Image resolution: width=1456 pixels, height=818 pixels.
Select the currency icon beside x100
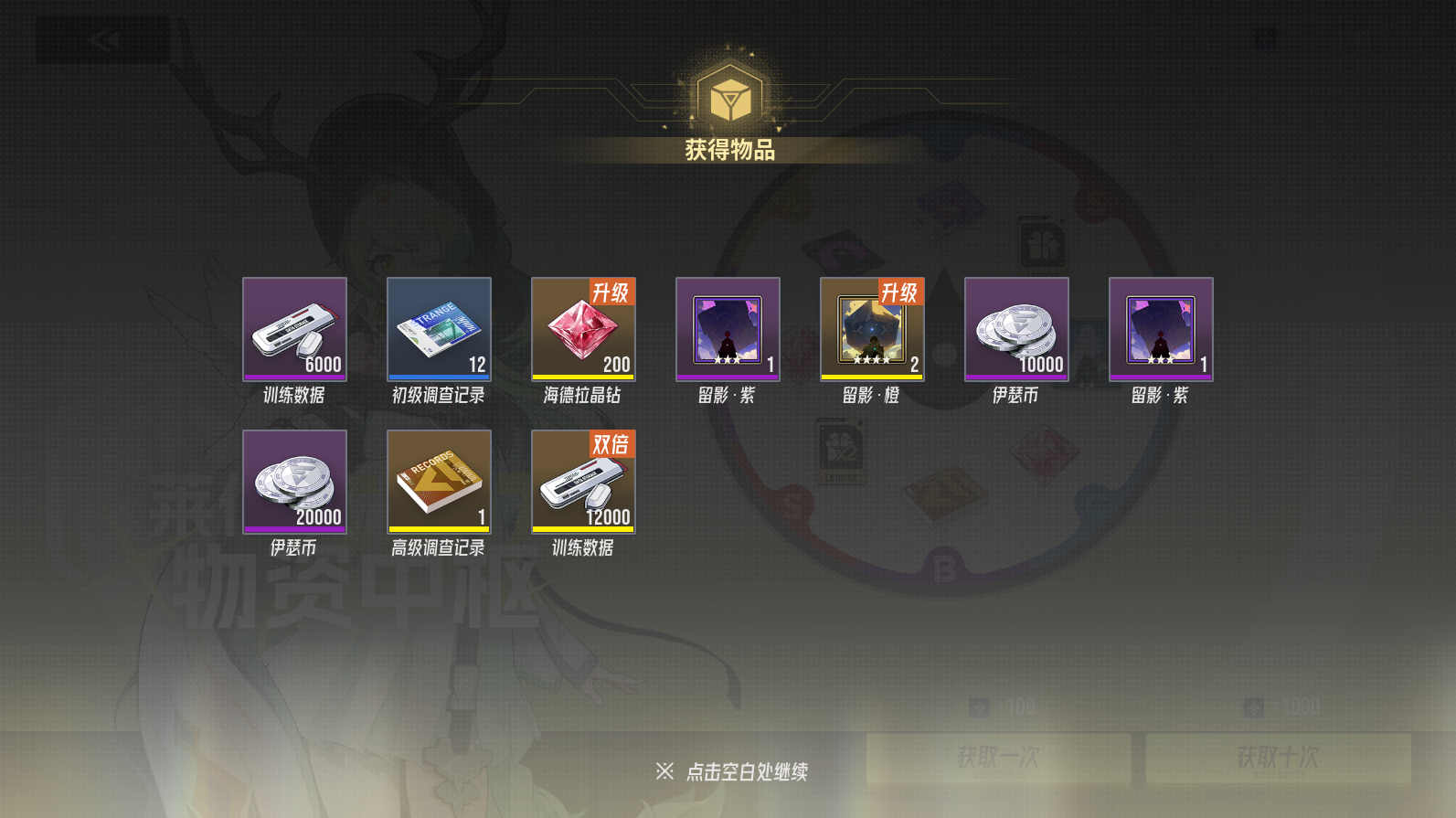pos(978,706)
